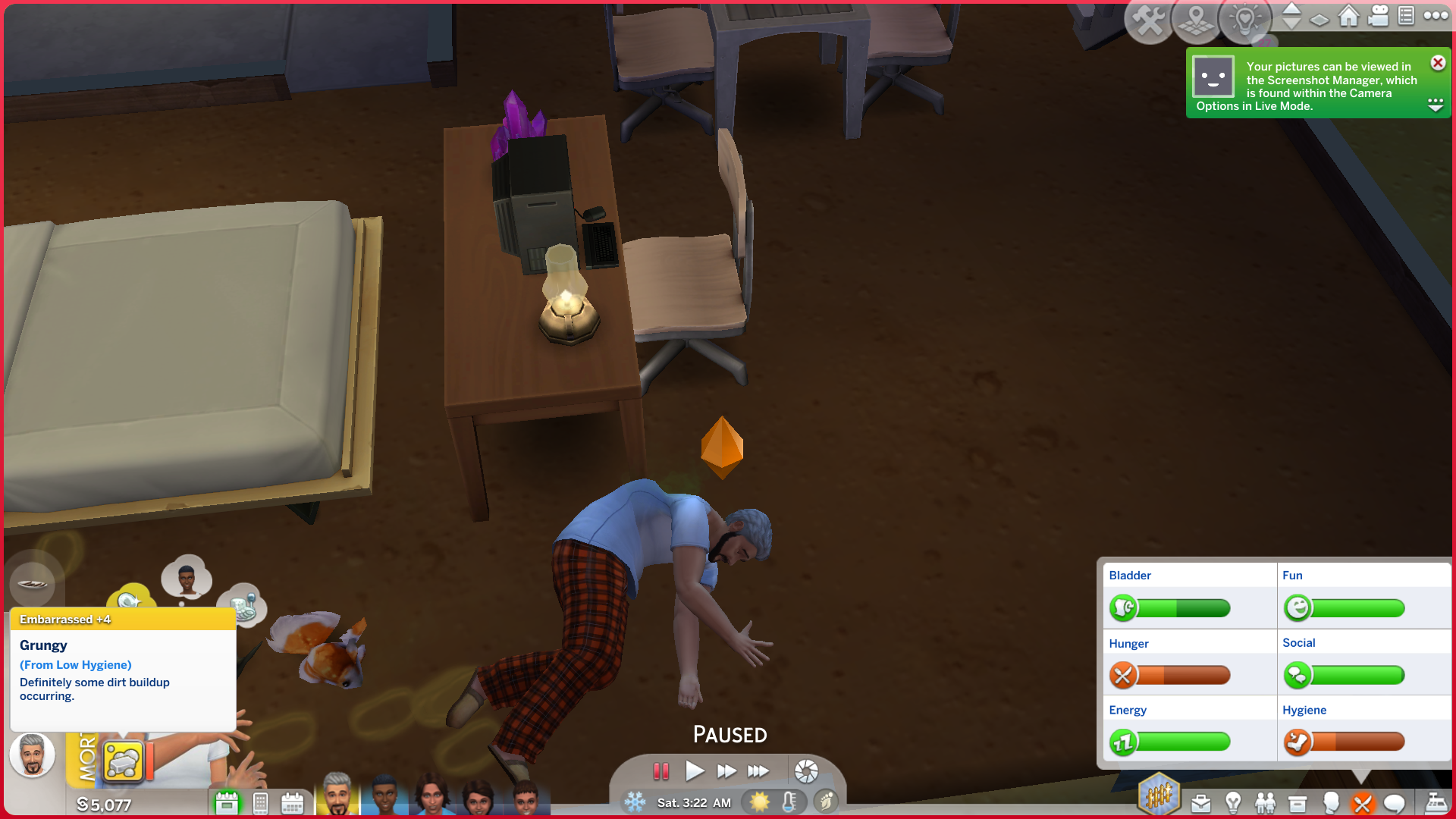Image resolution: width=1456 pixels, height=819 pixels.
Task: Set game speed to ultra triple-arrow
Action: coord(758,771)
